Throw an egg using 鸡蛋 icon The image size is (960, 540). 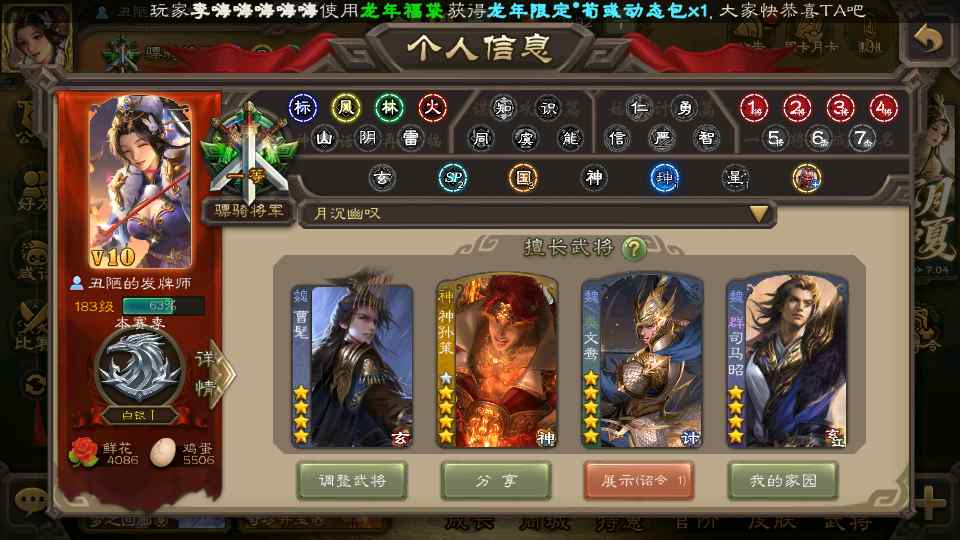(162, 452)
